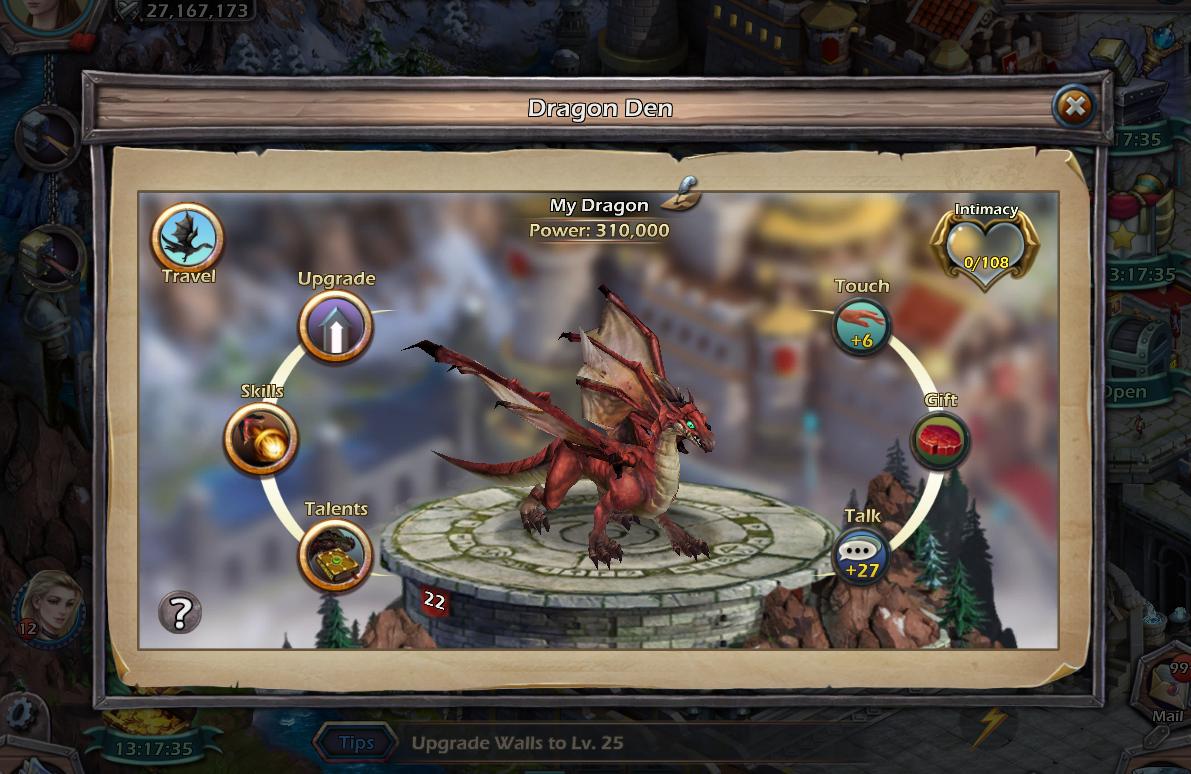Close the Dragon Den window
The width and height of the screenshot is (1191, 774).
point(1073,105)
